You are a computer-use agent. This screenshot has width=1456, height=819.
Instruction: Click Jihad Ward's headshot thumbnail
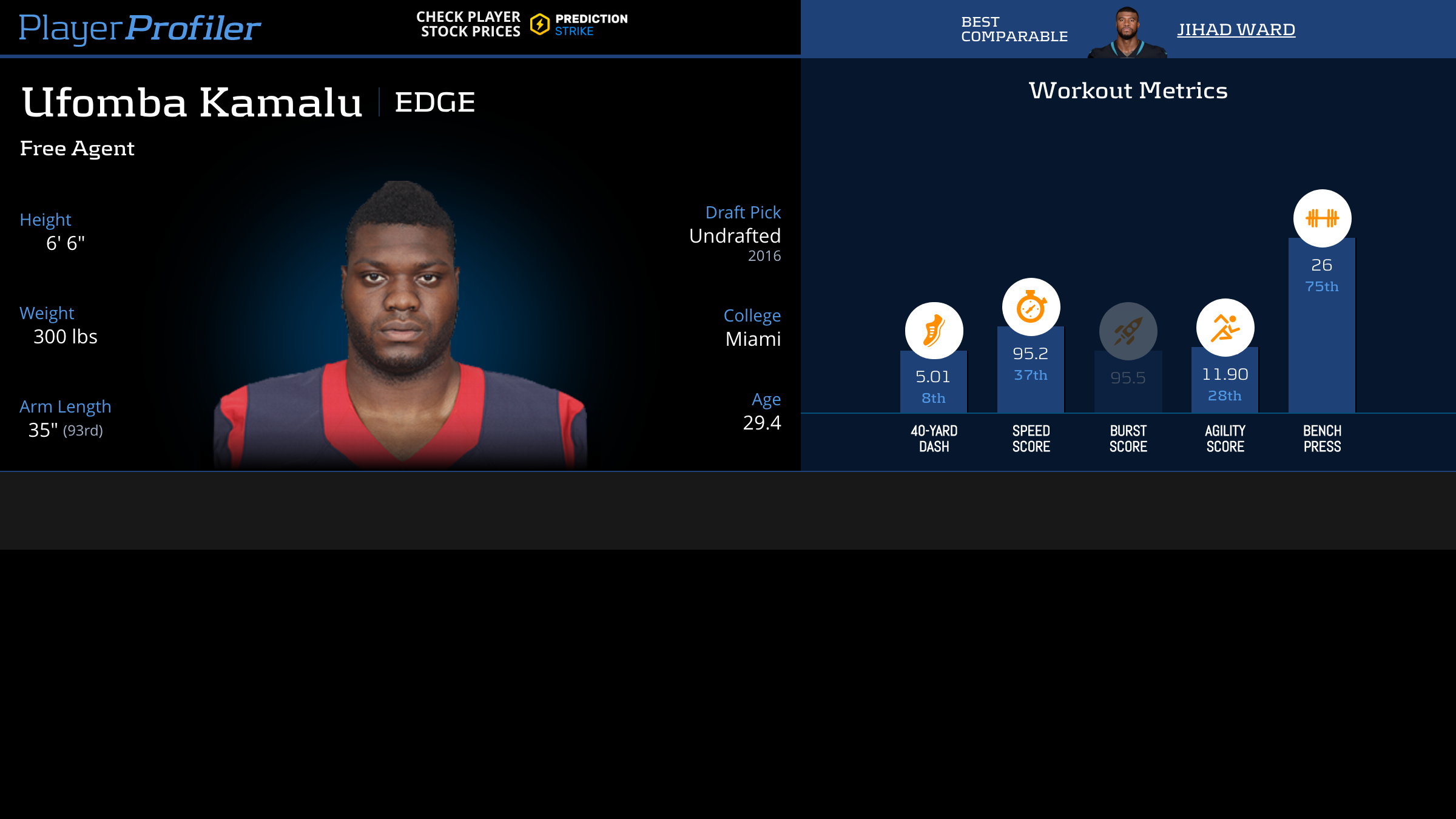pos(1127,33)
